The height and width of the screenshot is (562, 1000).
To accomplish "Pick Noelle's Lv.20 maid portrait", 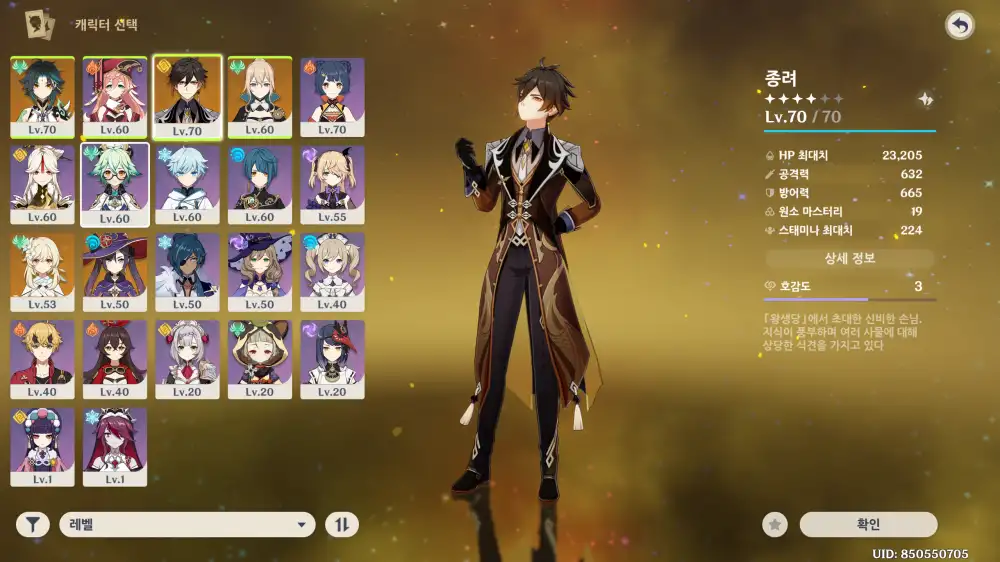I will click(187, 358).
